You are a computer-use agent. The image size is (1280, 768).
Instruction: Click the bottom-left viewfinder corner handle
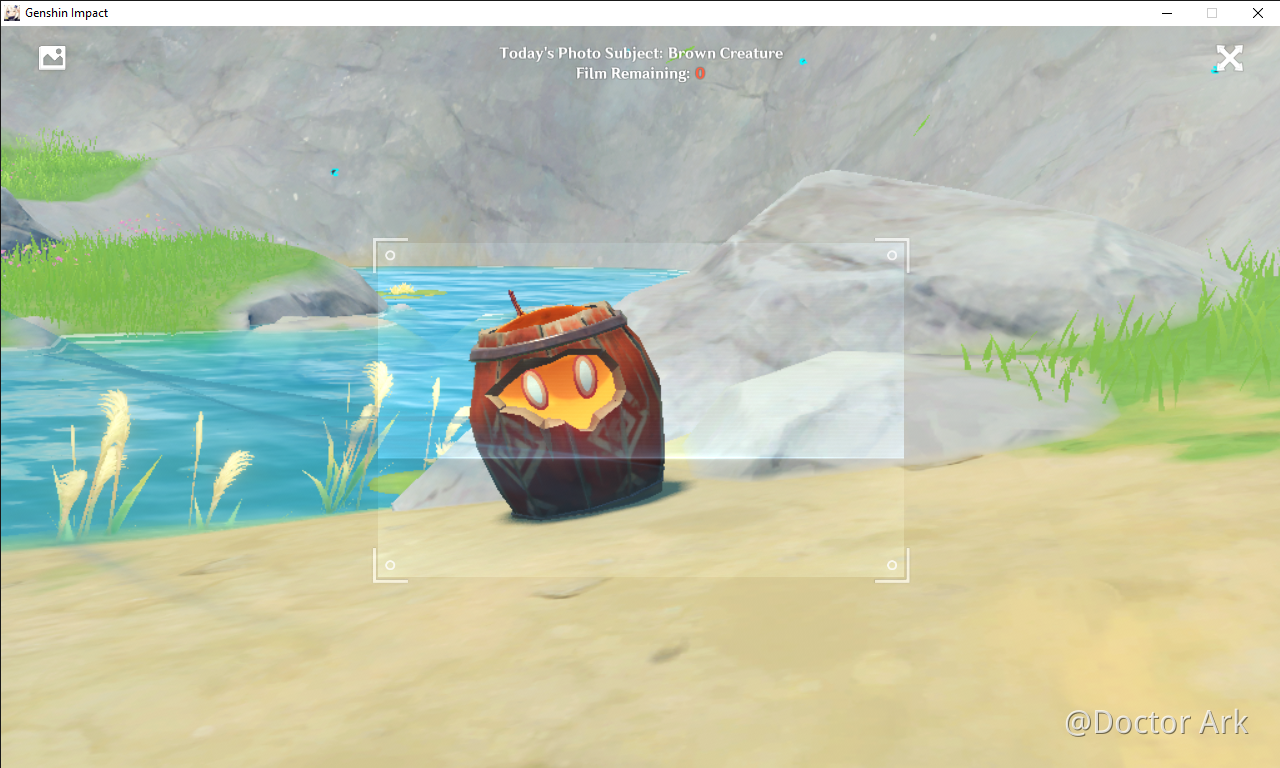(390, 566)
